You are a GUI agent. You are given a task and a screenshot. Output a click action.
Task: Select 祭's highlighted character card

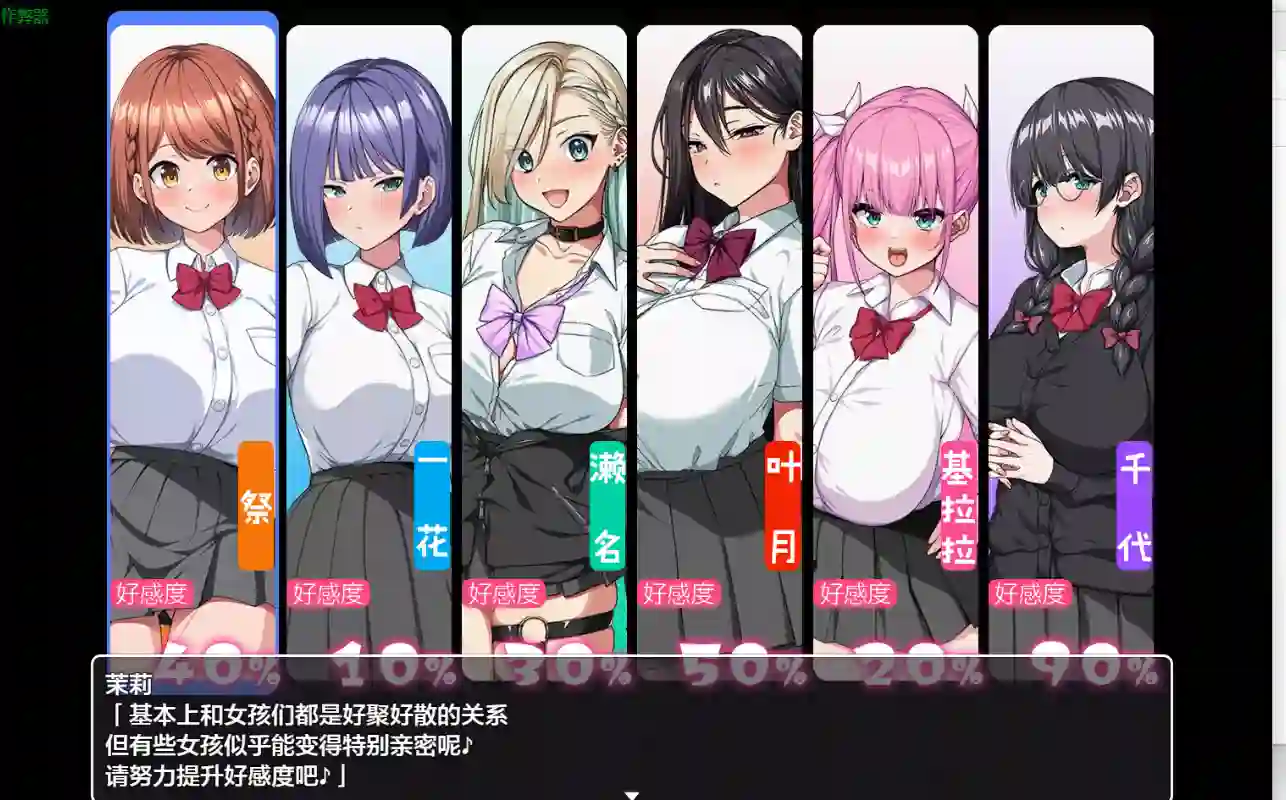pos(192,300)
